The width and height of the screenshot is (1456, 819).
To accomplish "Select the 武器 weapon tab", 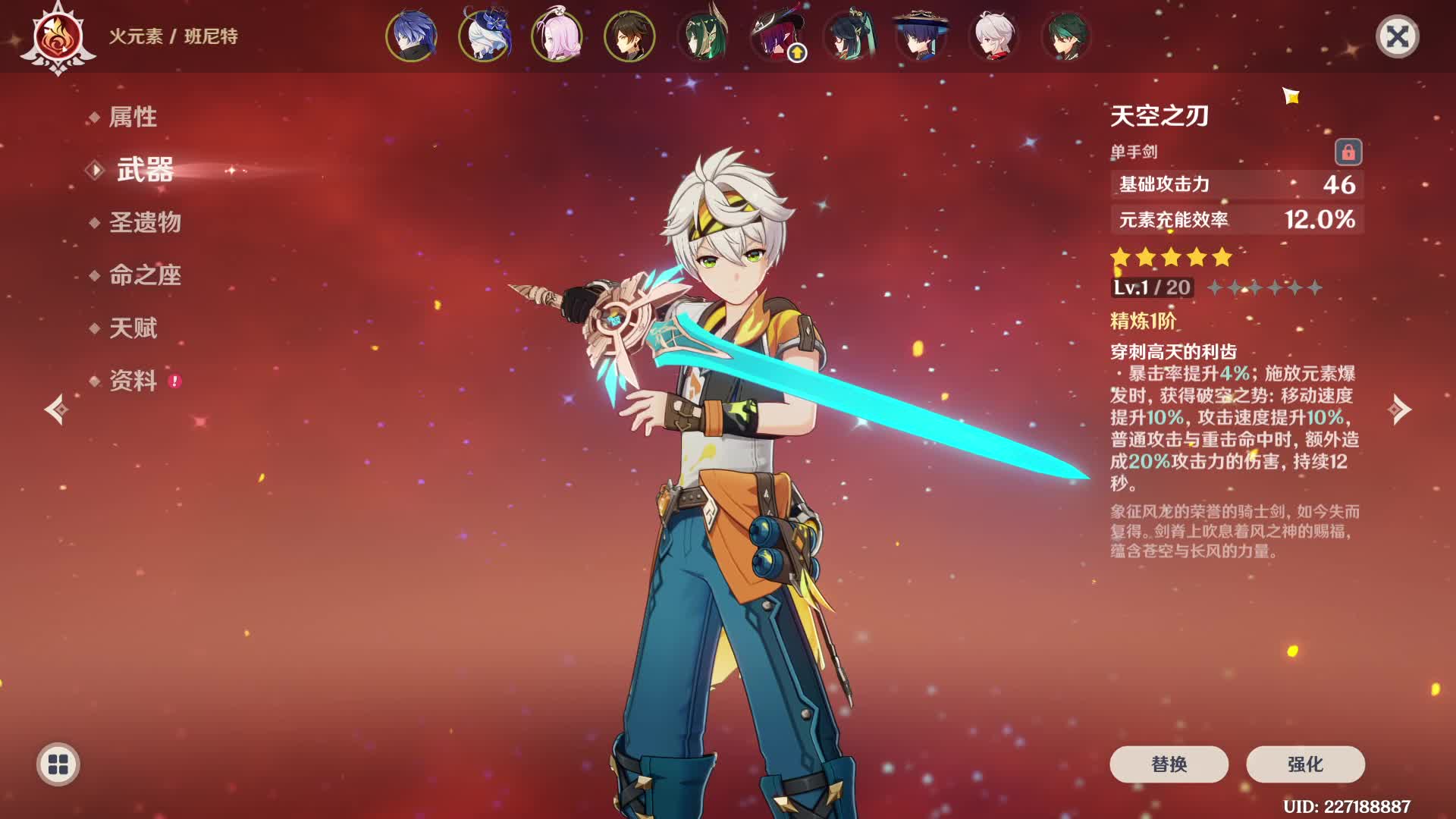I will point(145,170).
